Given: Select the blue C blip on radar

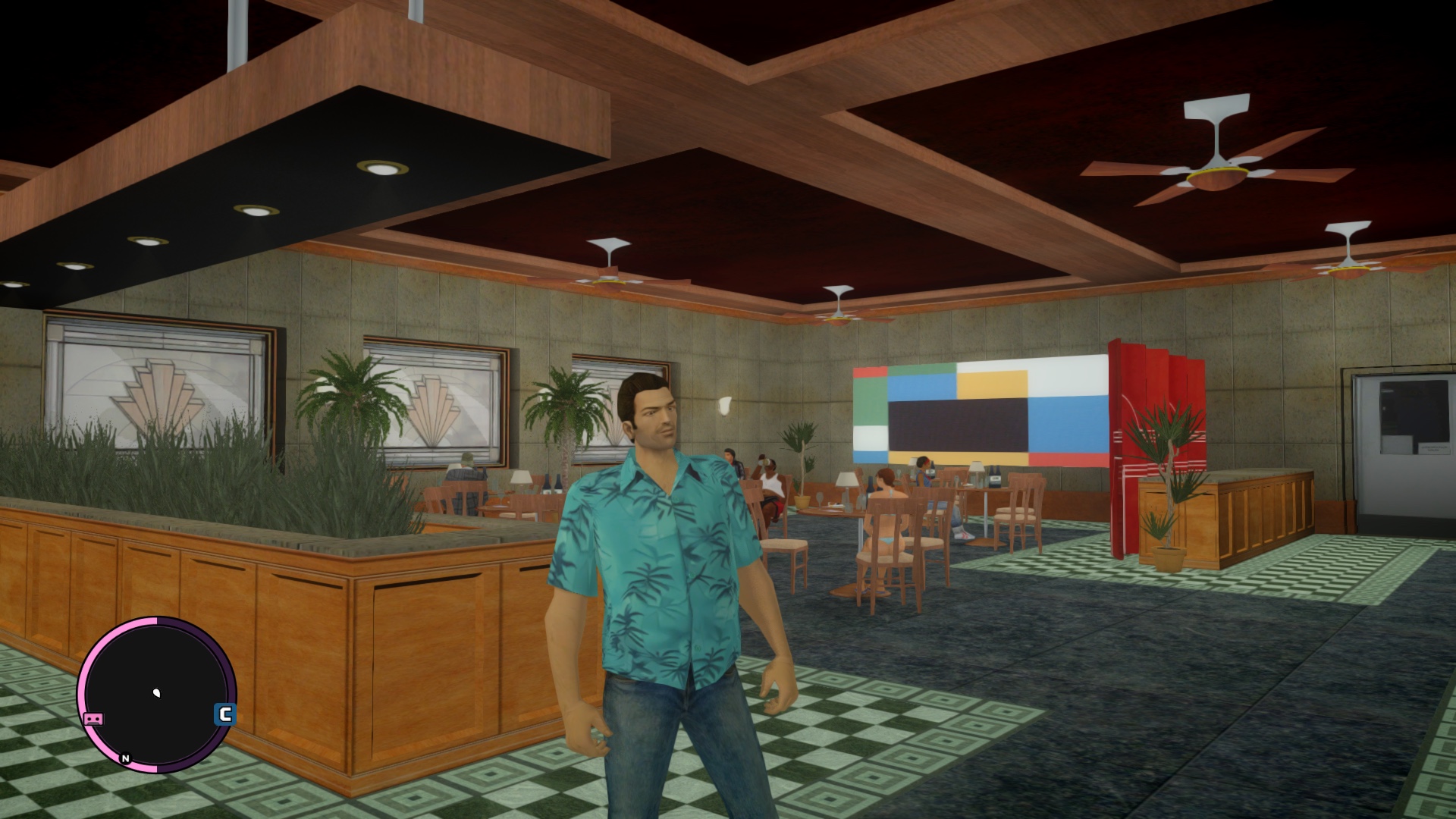Looking at the screenshot, I should (x=224, y=714).
